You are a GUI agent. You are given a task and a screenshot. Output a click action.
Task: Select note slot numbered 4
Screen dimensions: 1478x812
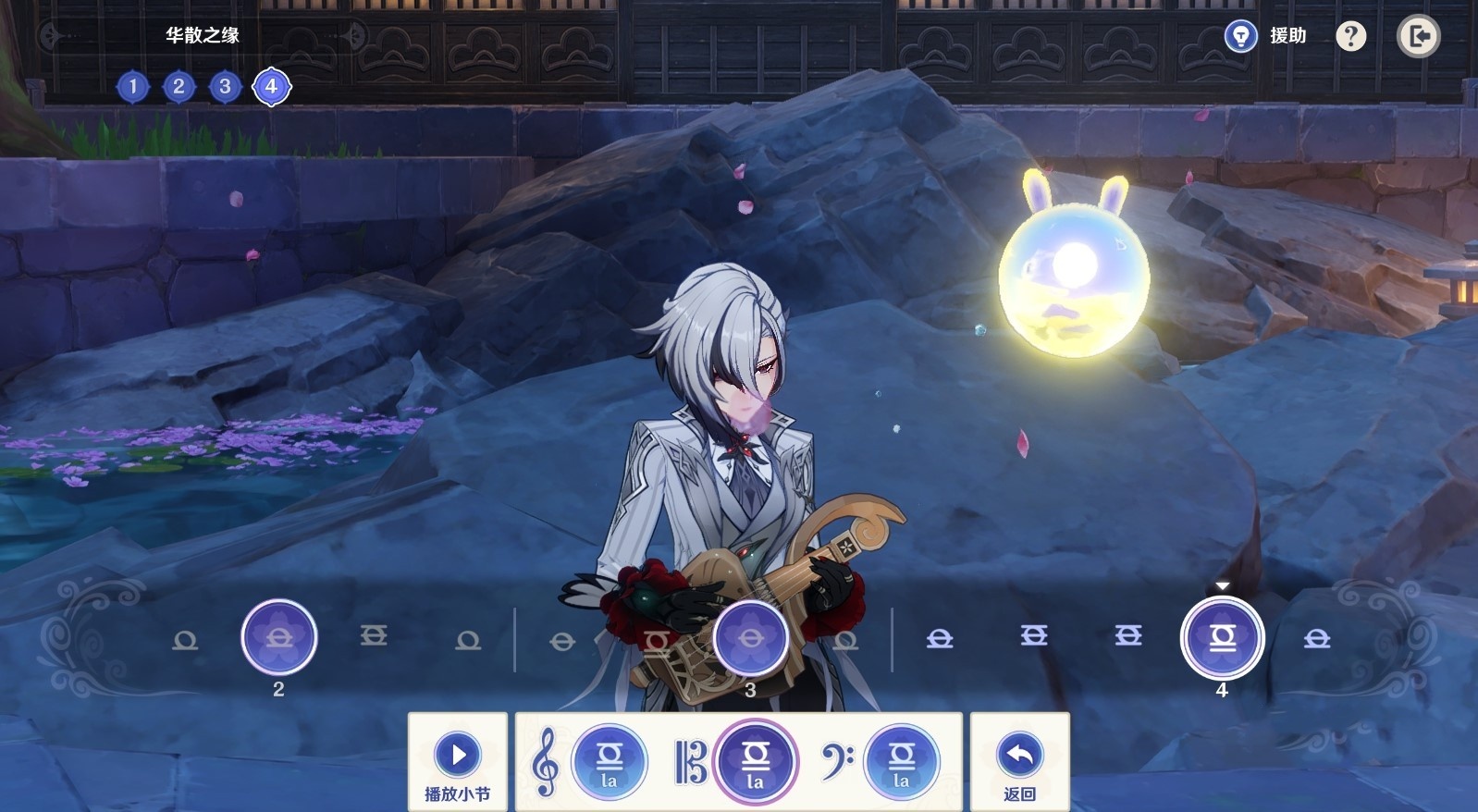1222,637
